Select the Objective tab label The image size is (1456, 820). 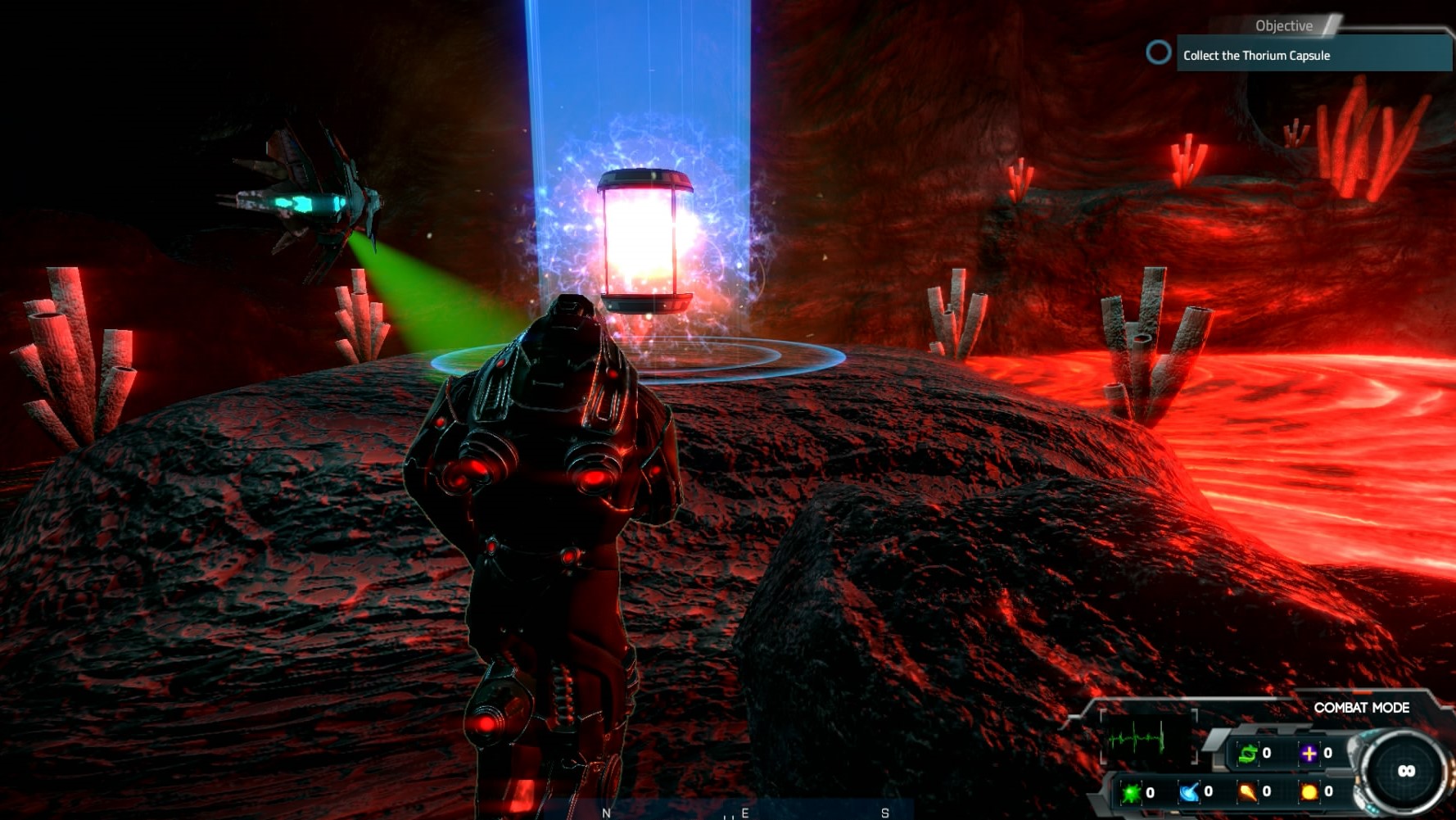coord(1282,25)
